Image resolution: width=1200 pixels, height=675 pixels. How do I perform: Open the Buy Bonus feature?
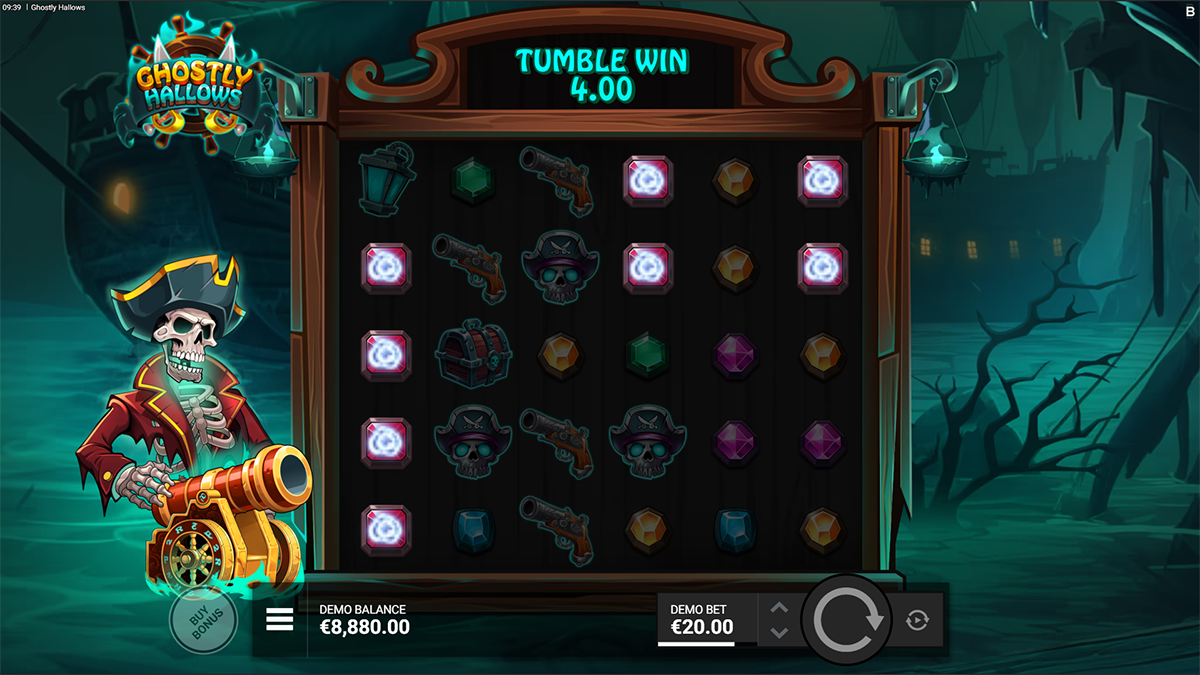203,620
